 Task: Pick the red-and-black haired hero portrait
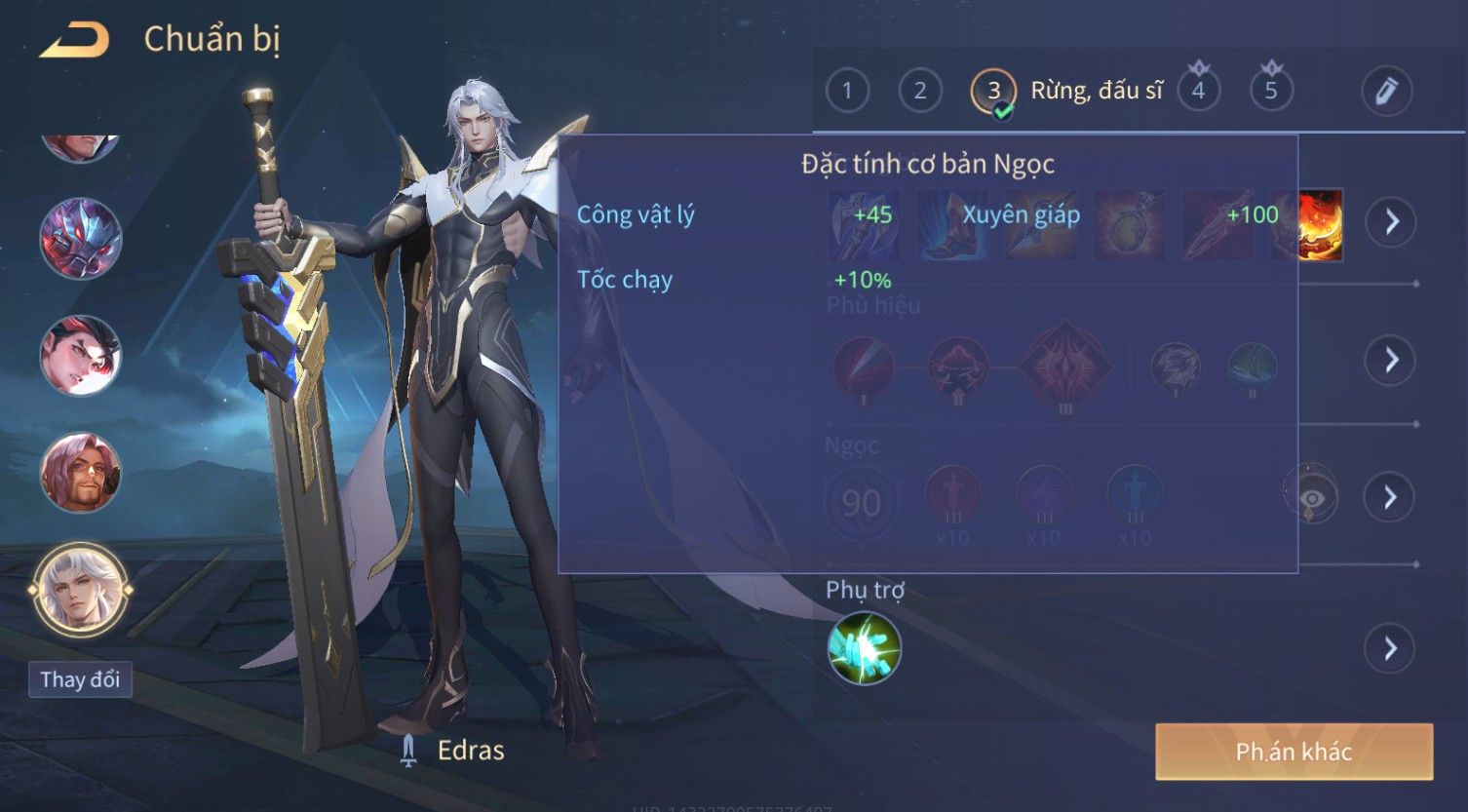(81, 356)
